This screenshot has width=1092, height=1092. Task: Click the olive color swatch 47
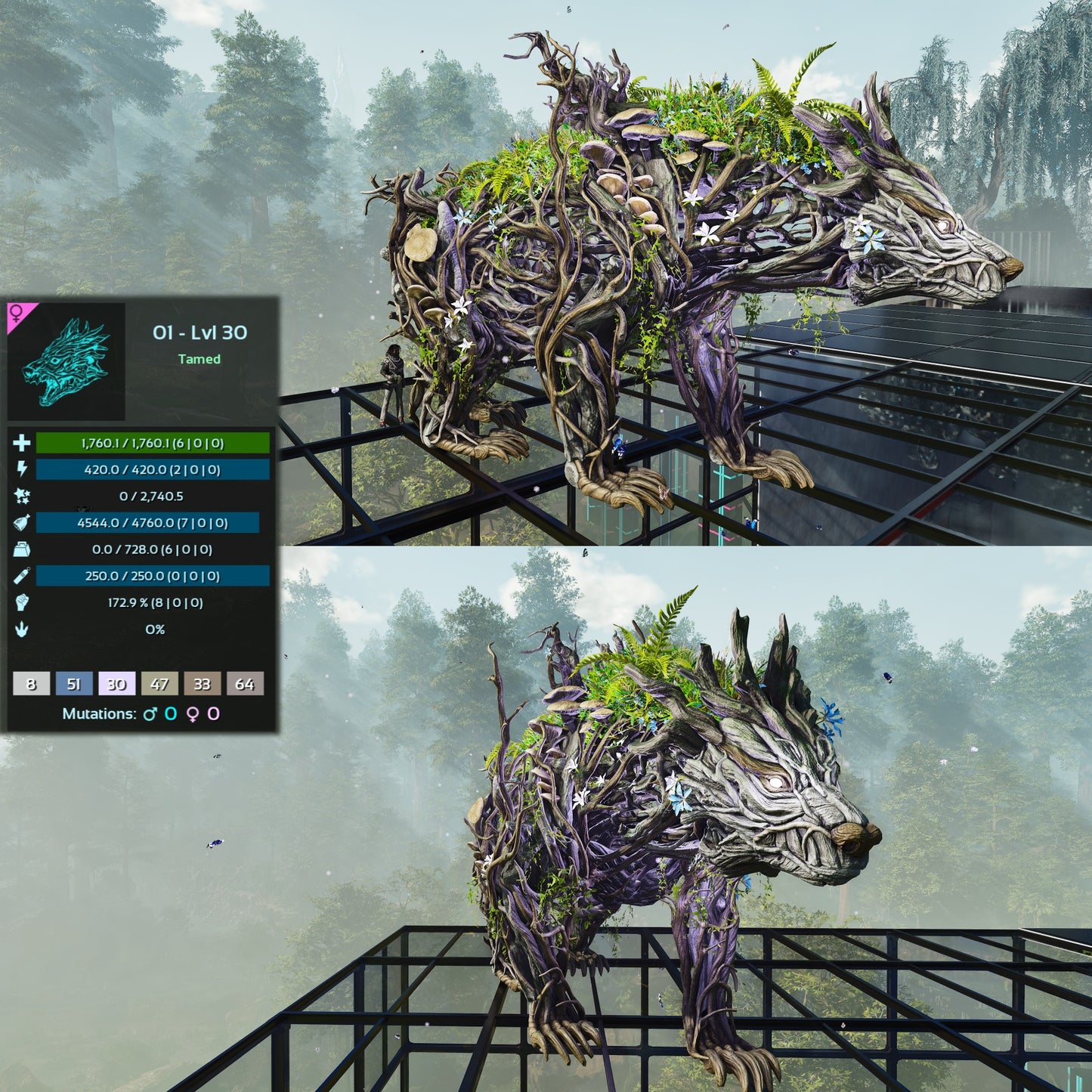(x=159, y=684)
